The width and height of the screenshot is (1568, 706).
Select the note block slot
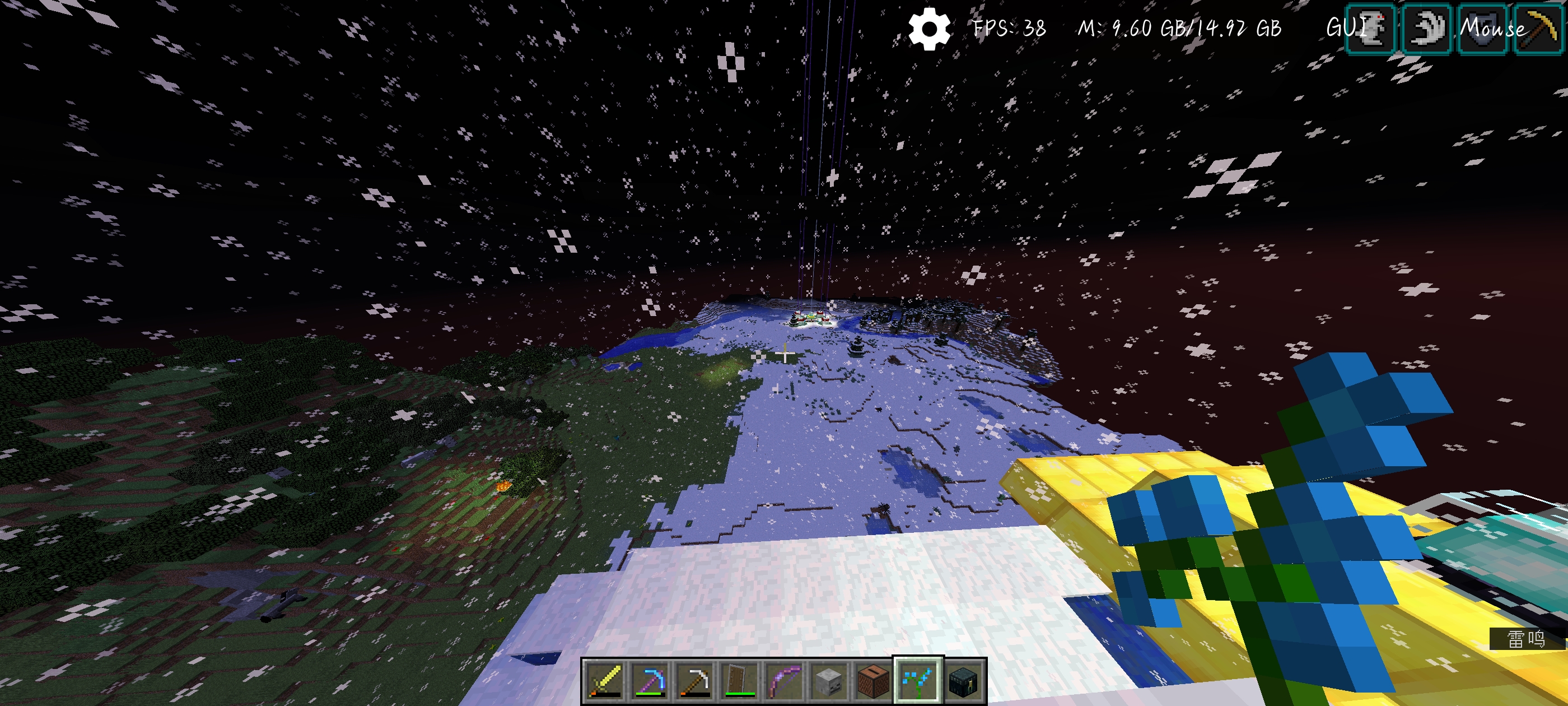pos(874,680)
